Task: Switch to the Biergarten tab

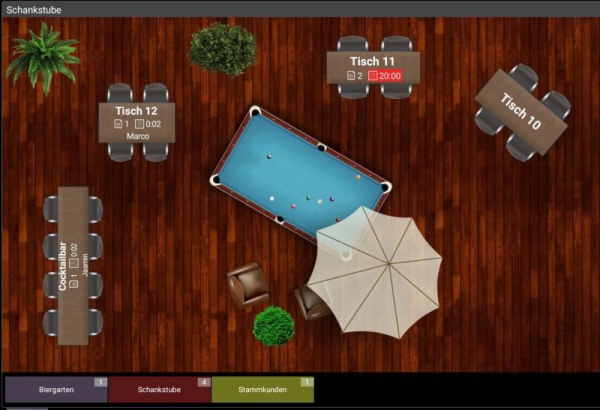Action: coord(55,389)
